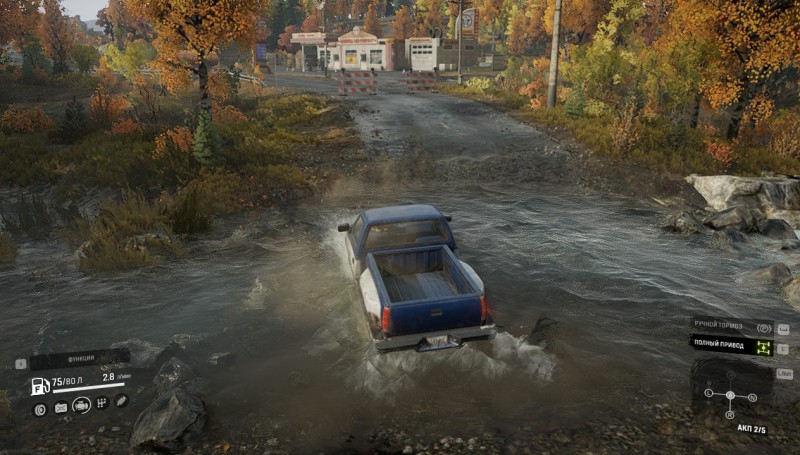Shift the gear selector to N
Image resolution: width=800 pixels, height=455 pixels.
coord(752,397)
